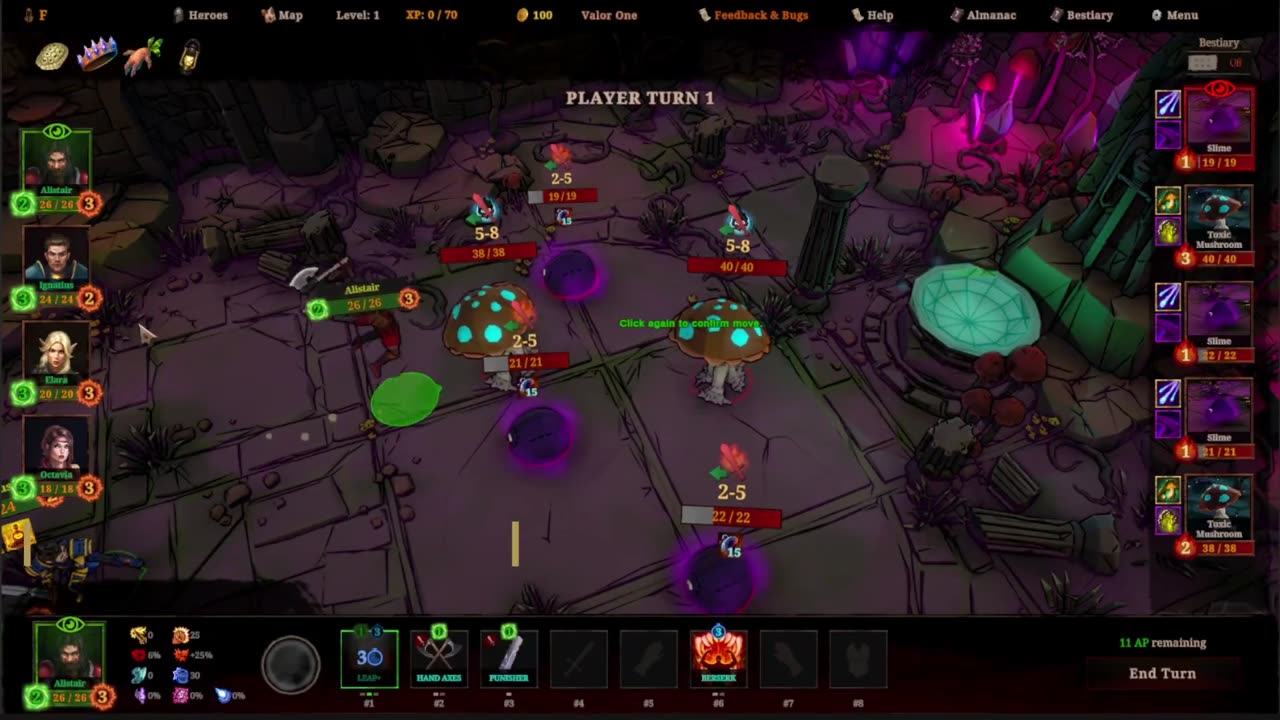Select the 40/40 Toxic Mushroom enemy portrait
Viewport: 1280px width, 720px height.
pyautogui.click(x=1218, y=220)
